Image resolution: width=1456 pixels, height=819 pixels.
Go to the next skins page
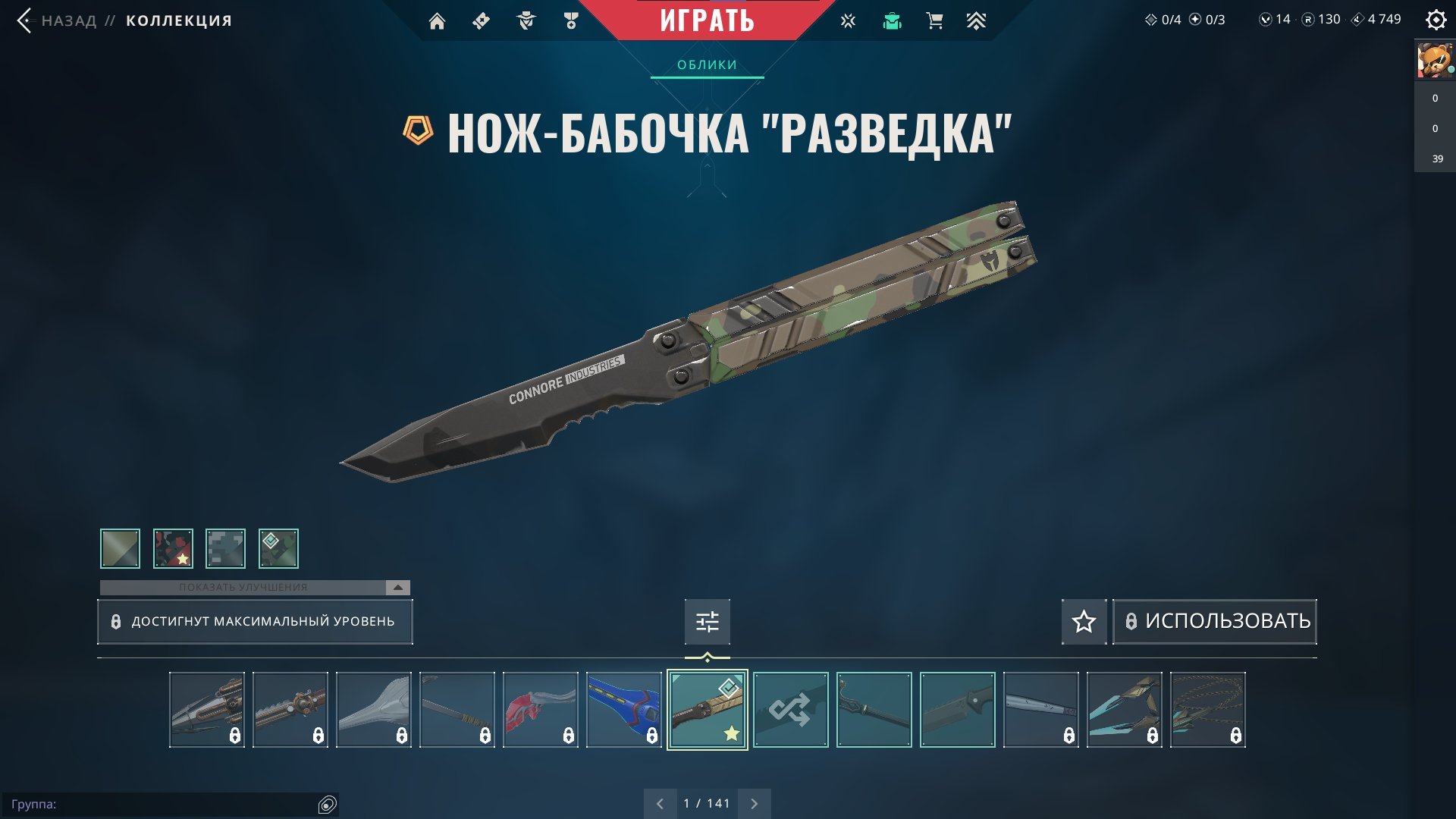[x=754, y=804]
